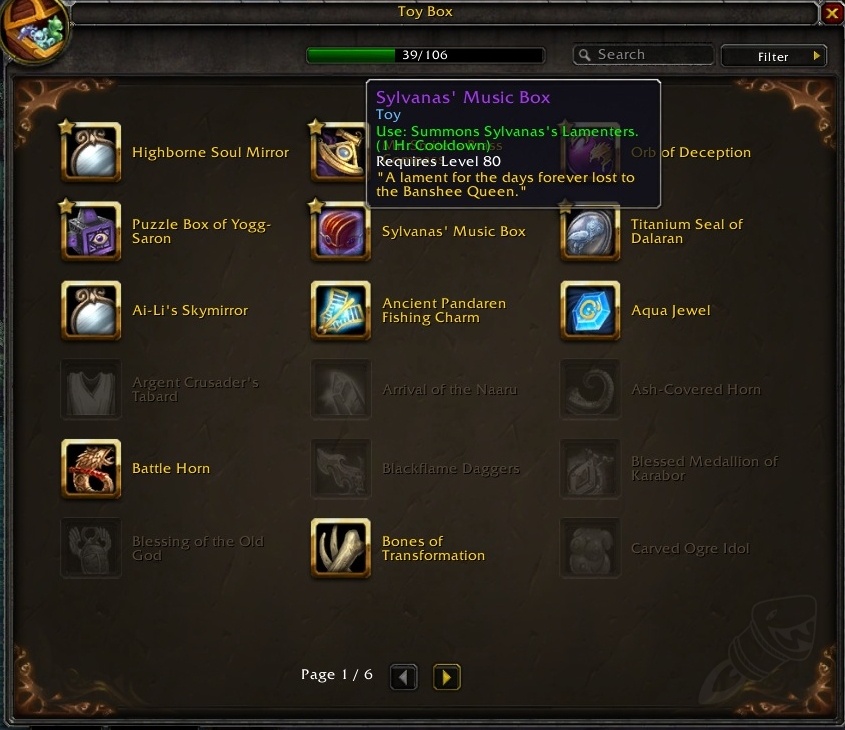Choose the uncollected Blackflame Daggers
845x730 pixels.
pyautogui.click(x=341, y=469)
